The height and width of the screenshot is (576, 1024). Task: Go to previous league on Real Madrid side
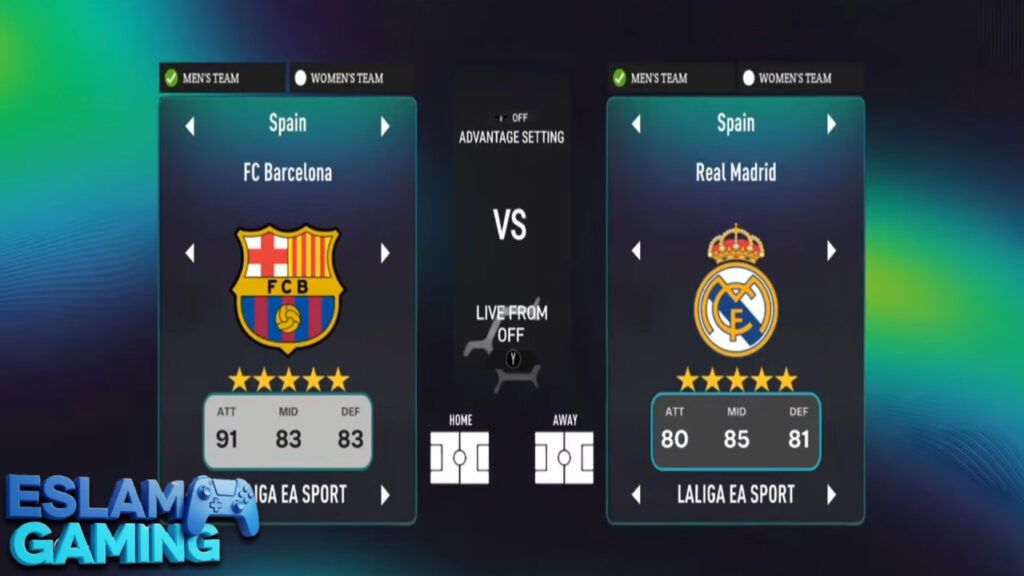tap(635, 494)
